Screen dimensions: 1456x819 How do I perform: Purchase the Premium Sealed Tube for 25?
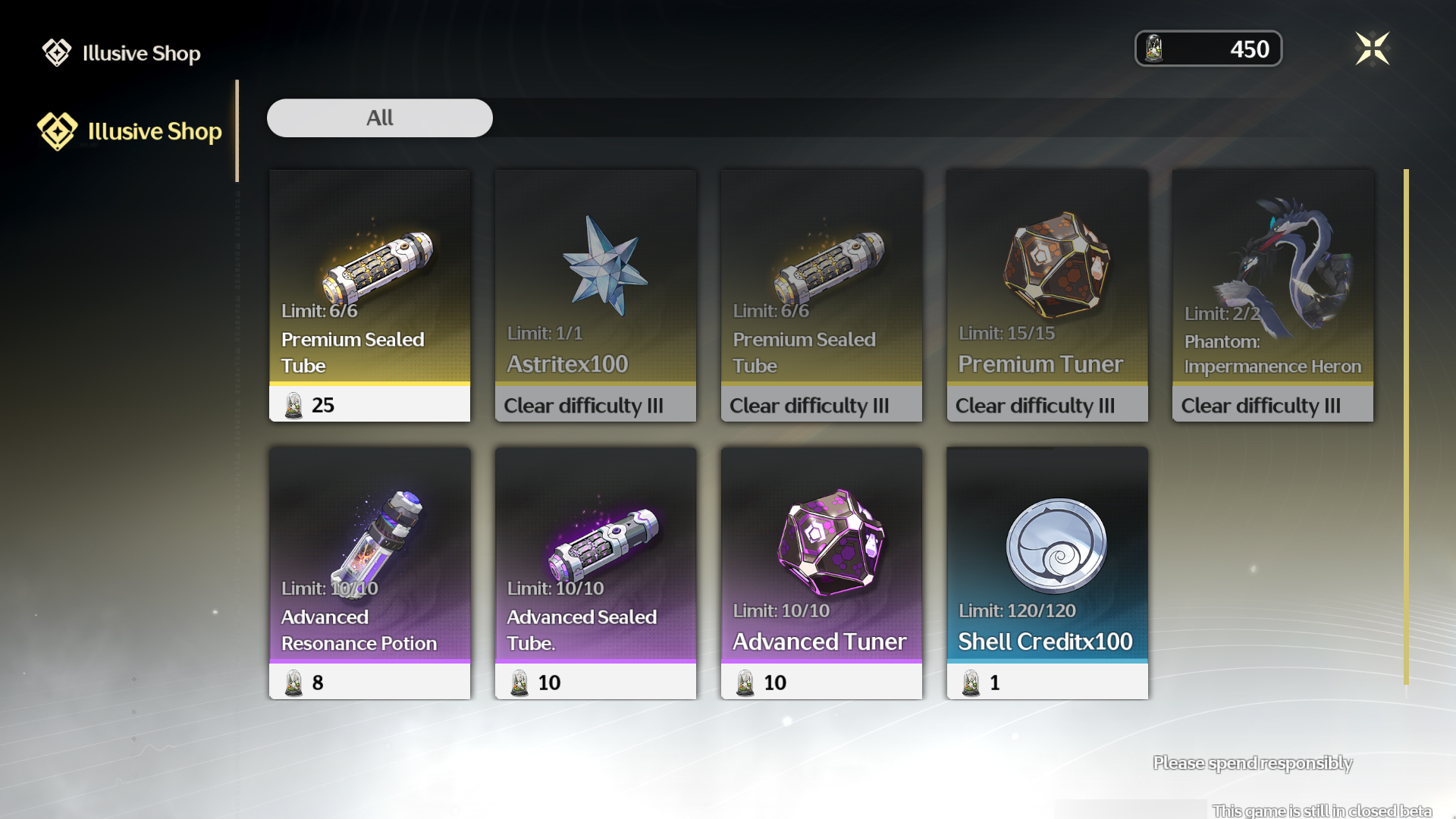click(369, 296)
